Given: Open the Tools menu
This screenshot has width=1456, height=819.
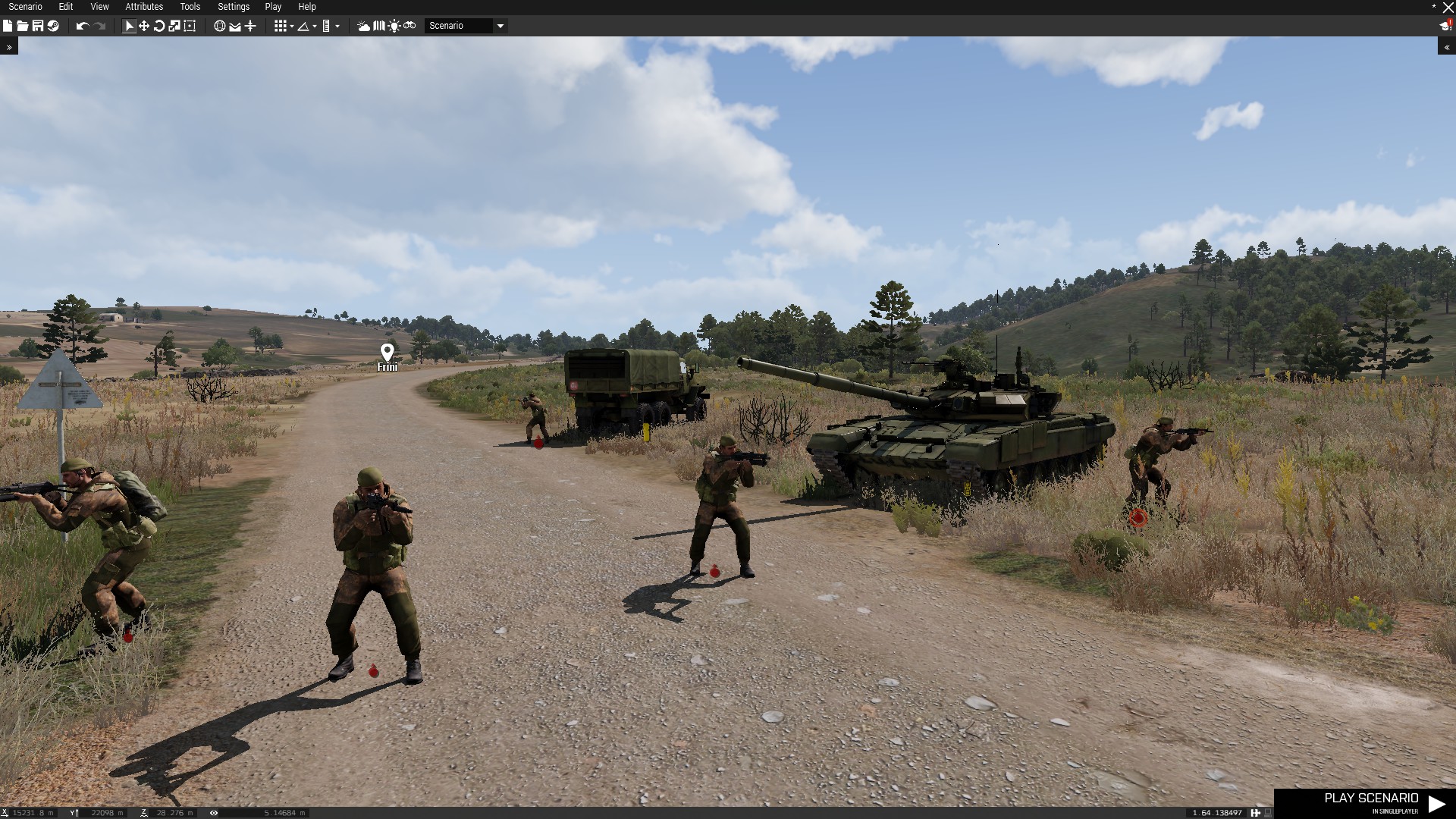Looking at the screenshot, I should pyautogui.click(x=190, y=7).
